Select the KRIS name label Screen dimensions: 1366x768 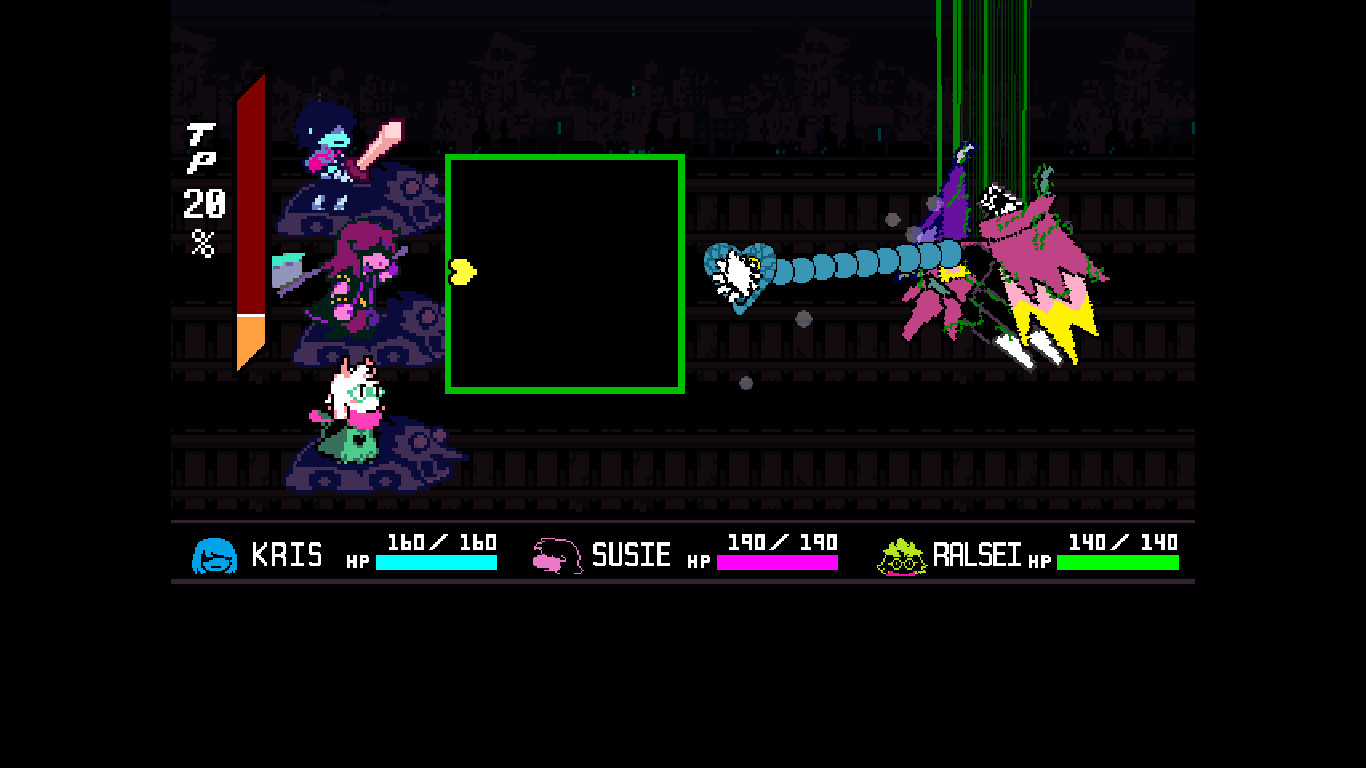point(288,553)
